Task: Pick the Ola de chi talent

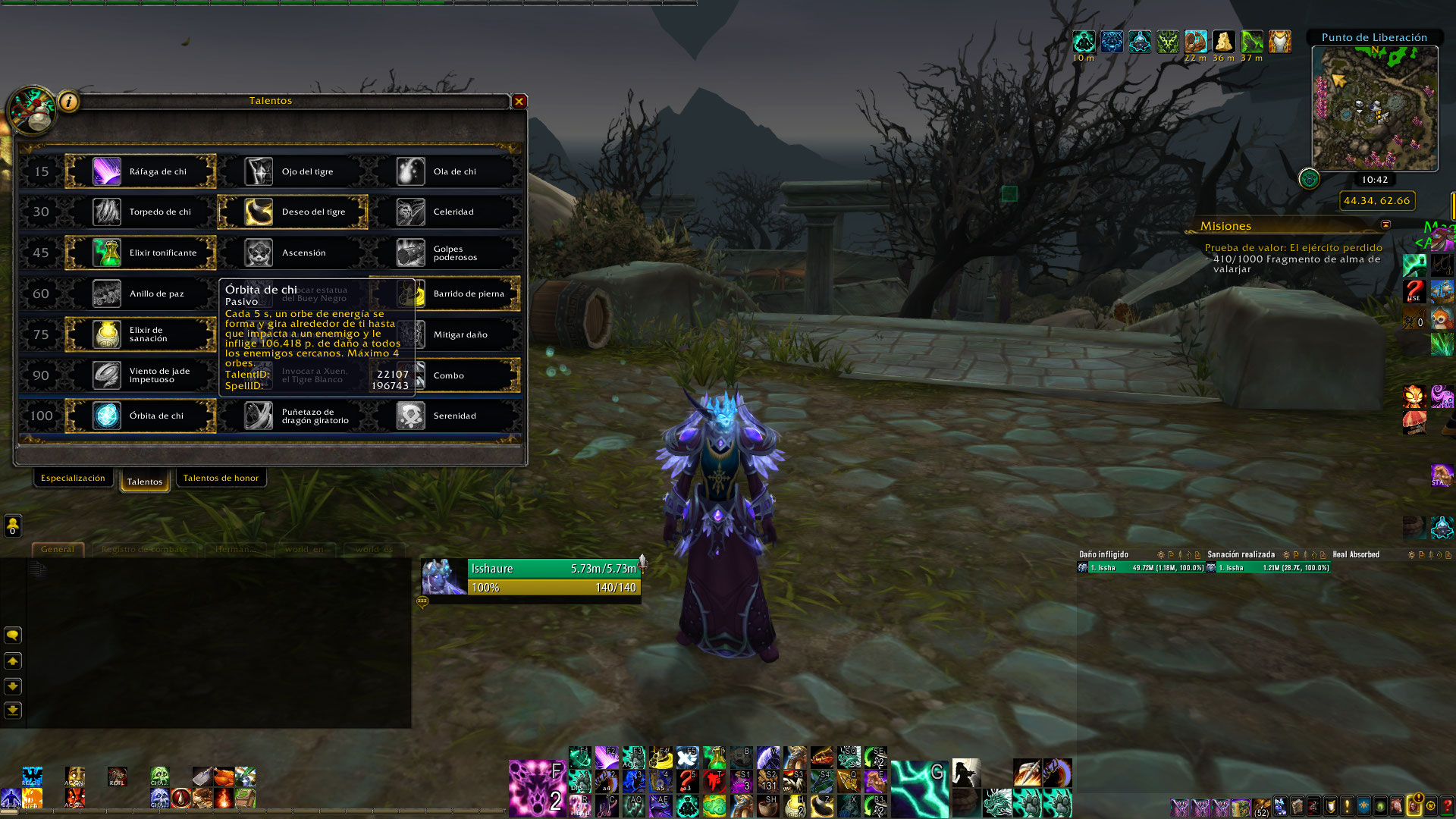Action: (445, 171)
